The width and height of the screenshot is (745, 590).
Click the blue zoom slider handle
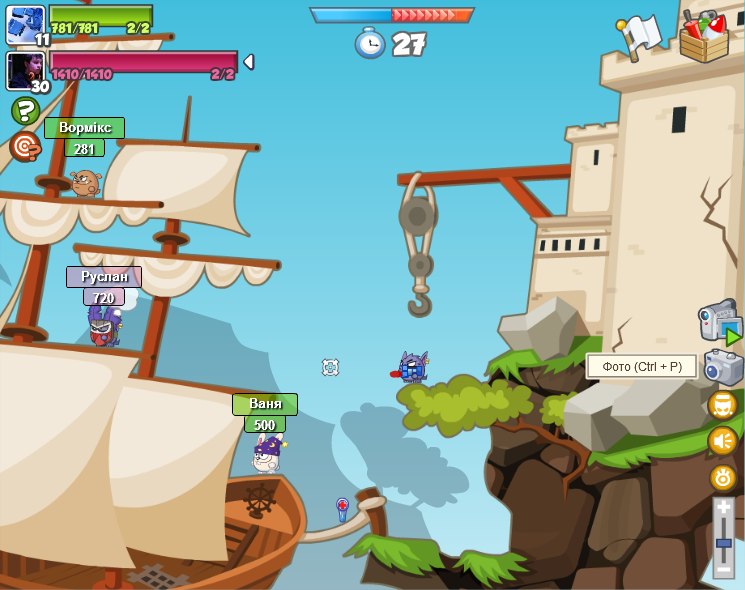723,543
